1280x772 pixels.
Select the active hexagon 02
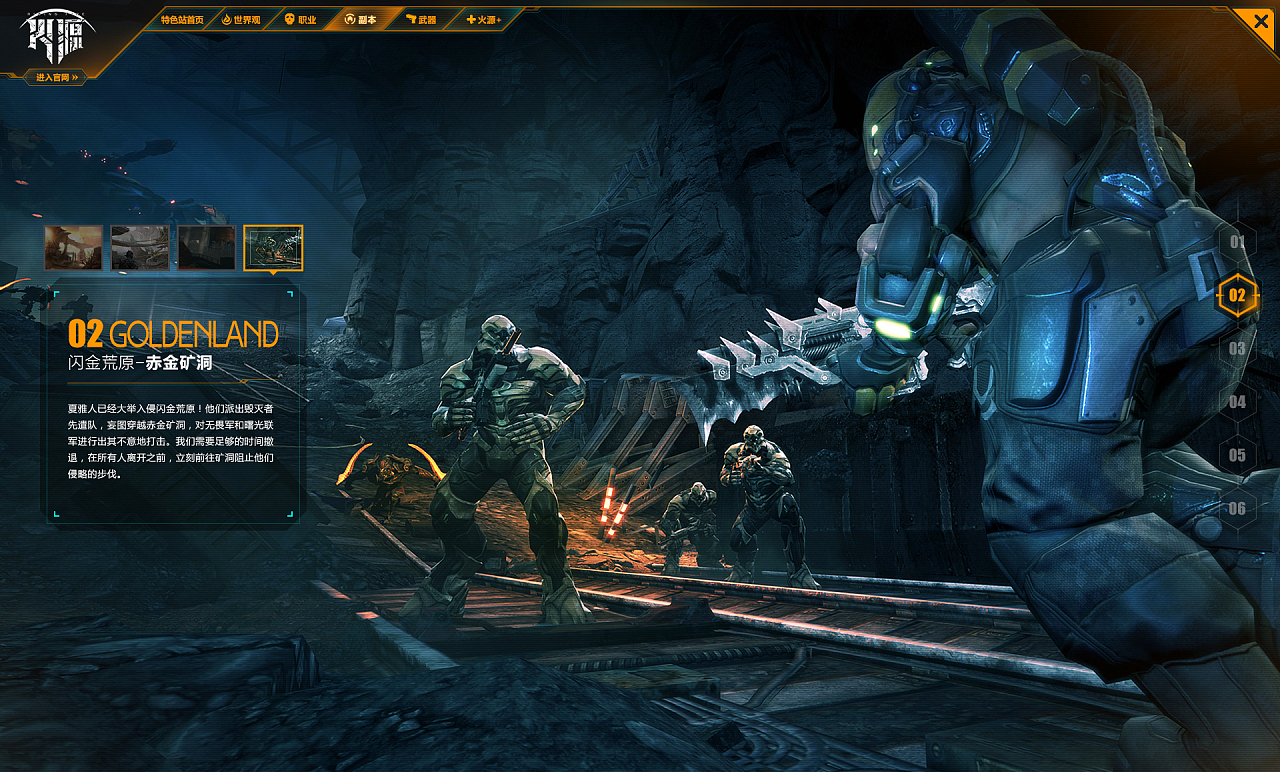click(x=1238, y=295)
